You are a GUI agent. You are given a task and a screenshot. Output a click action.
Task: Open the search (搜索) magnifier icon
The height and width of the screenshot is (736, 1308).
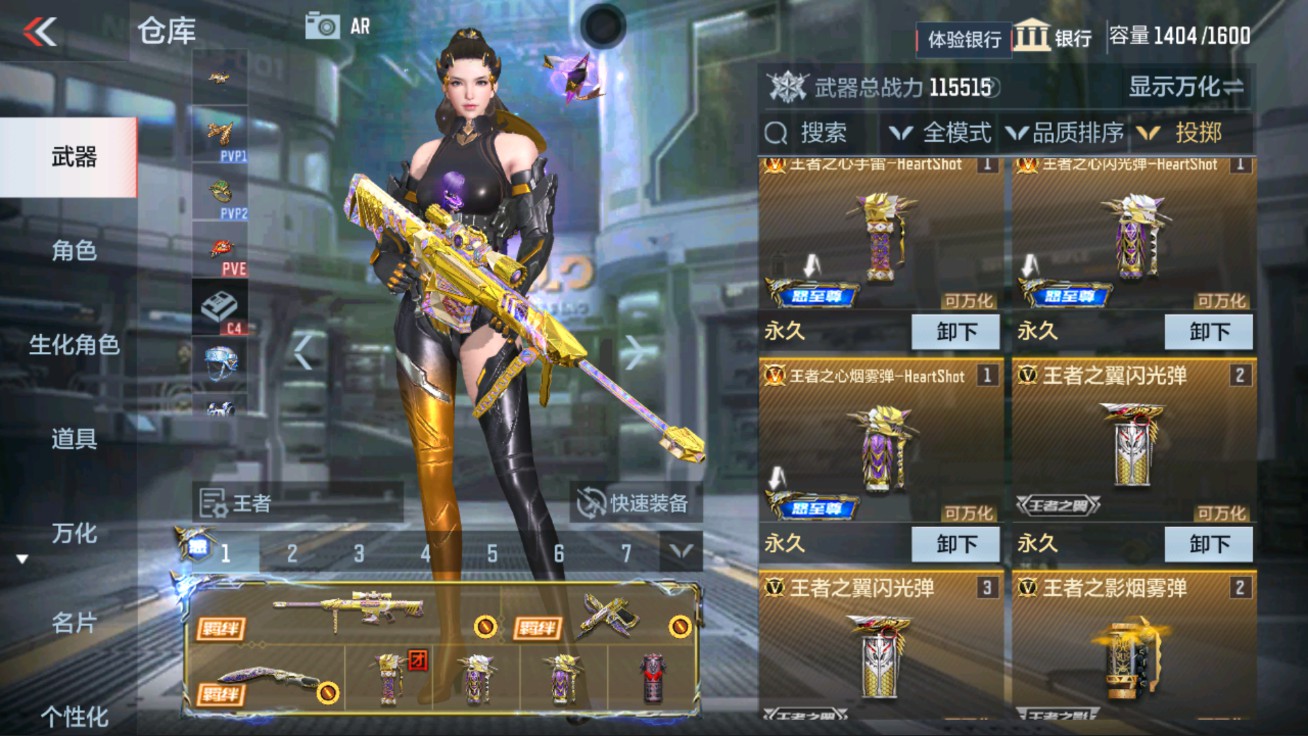click(x=774, y=131)
